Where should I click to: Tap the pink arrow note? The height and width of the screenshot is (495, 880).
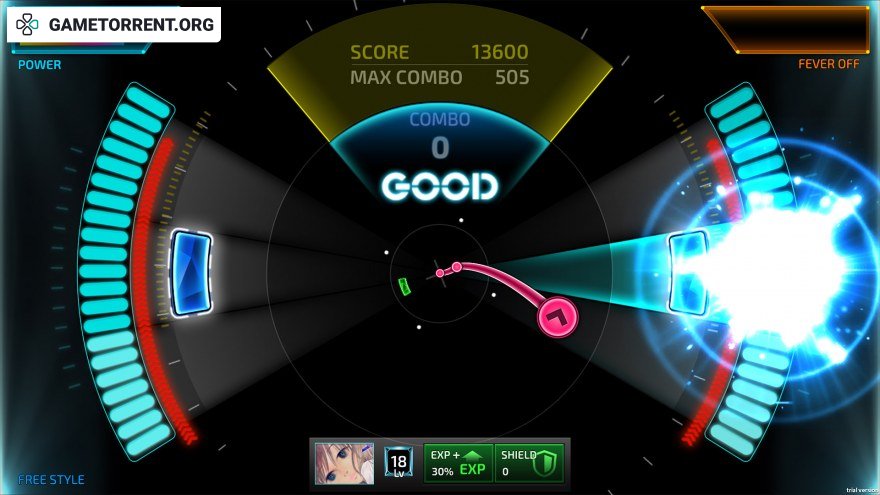tap(557, 316)
